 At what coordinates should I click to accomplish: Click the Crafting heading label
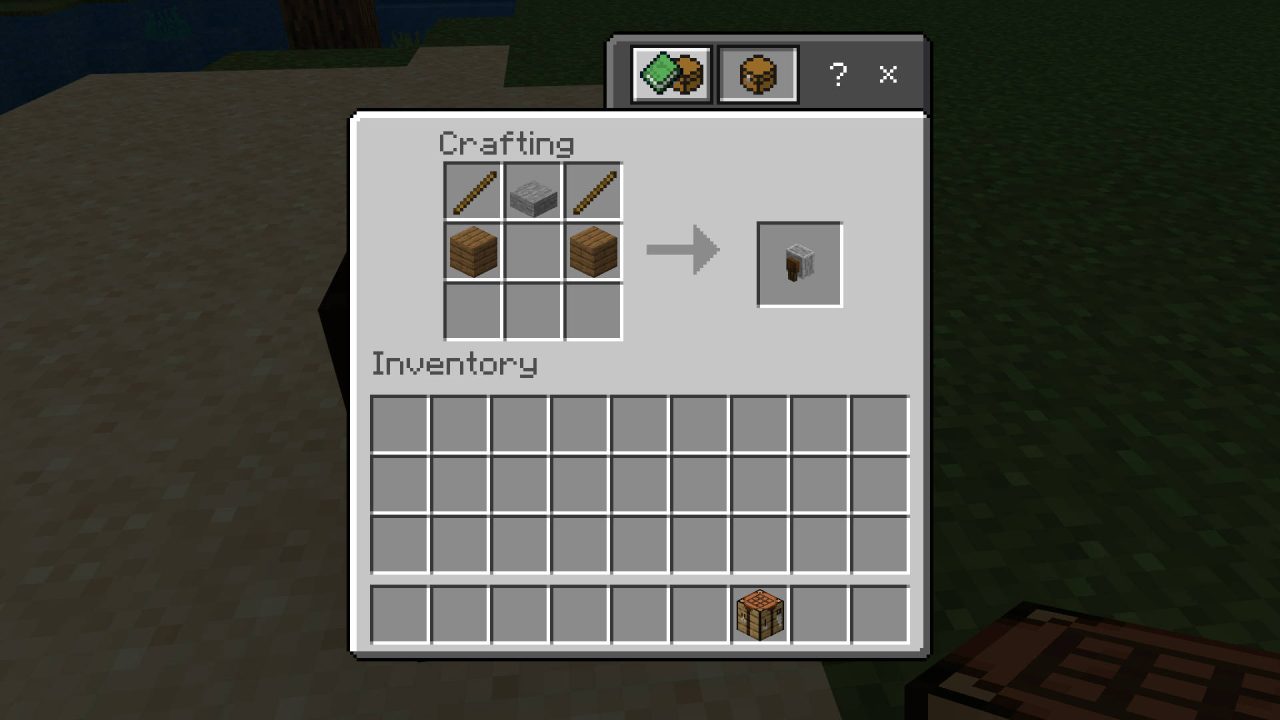[506, 143]
